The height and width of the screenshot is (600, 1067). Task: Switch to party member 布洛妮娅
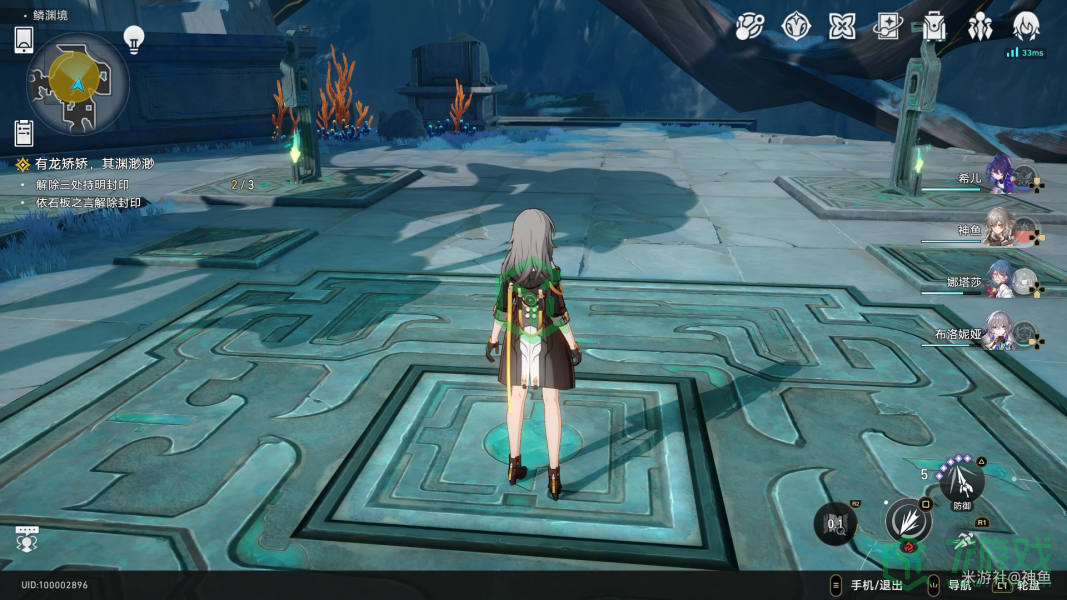[1000, 330]
